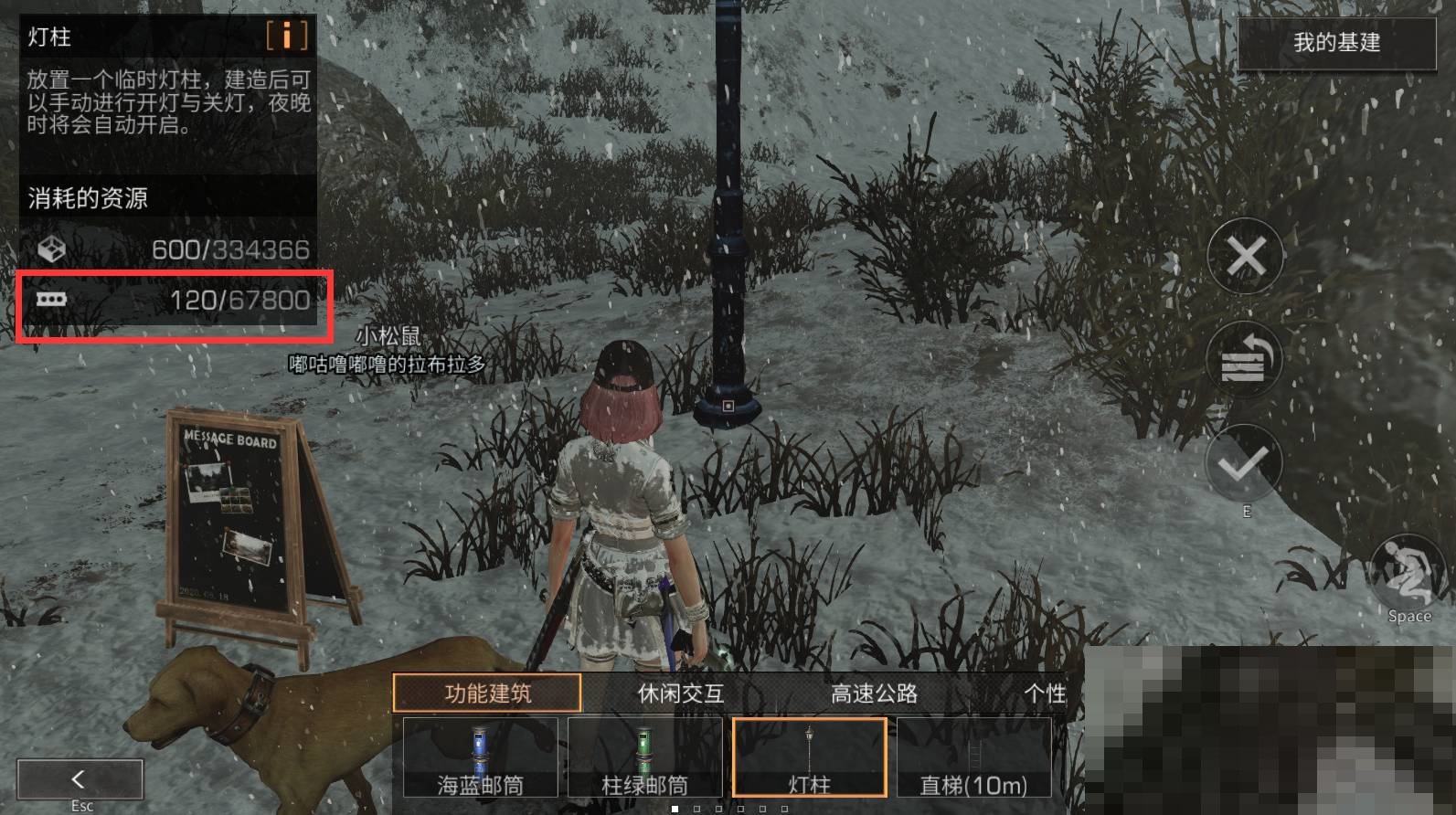Click the rotate/undo stack button
Viewport: 1456px width, 815px height.
click(x=1244, y=361)
